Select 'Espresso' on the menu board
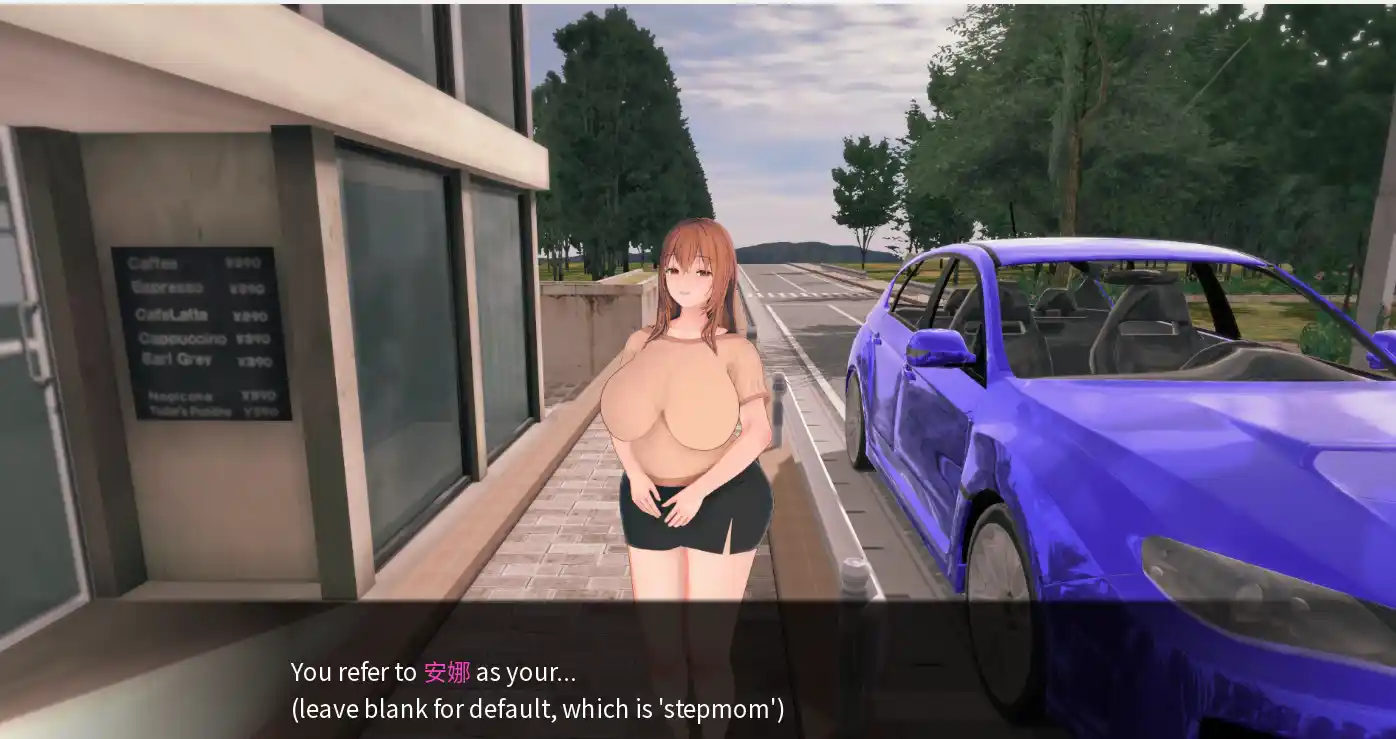The width and height of the screenshot is (1396, 739). point(164,287)
